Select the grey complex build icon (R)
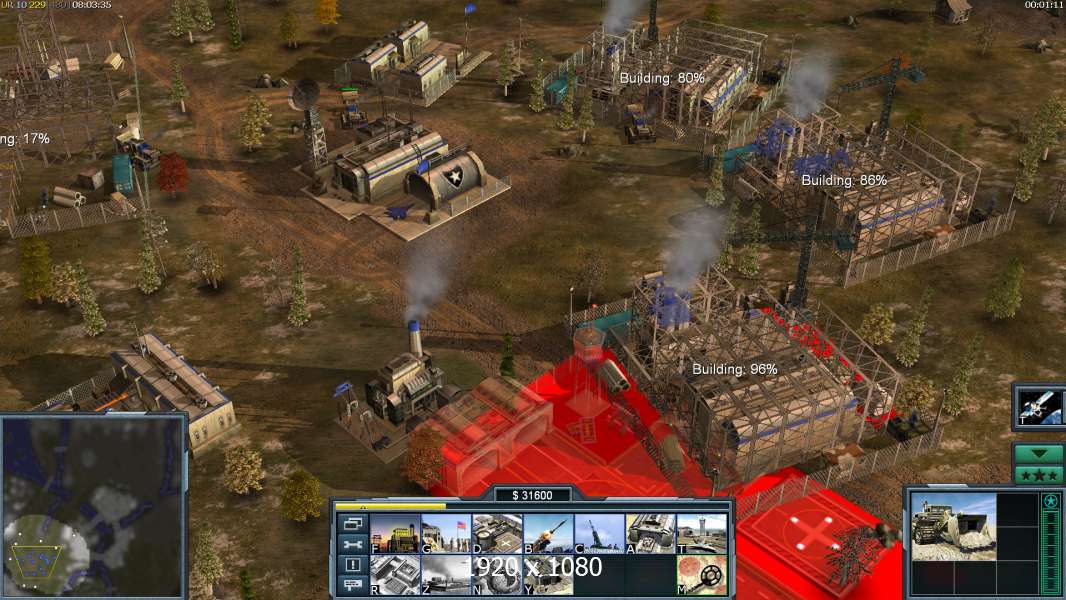1066x600 pixels. click(x=395, y=575)
